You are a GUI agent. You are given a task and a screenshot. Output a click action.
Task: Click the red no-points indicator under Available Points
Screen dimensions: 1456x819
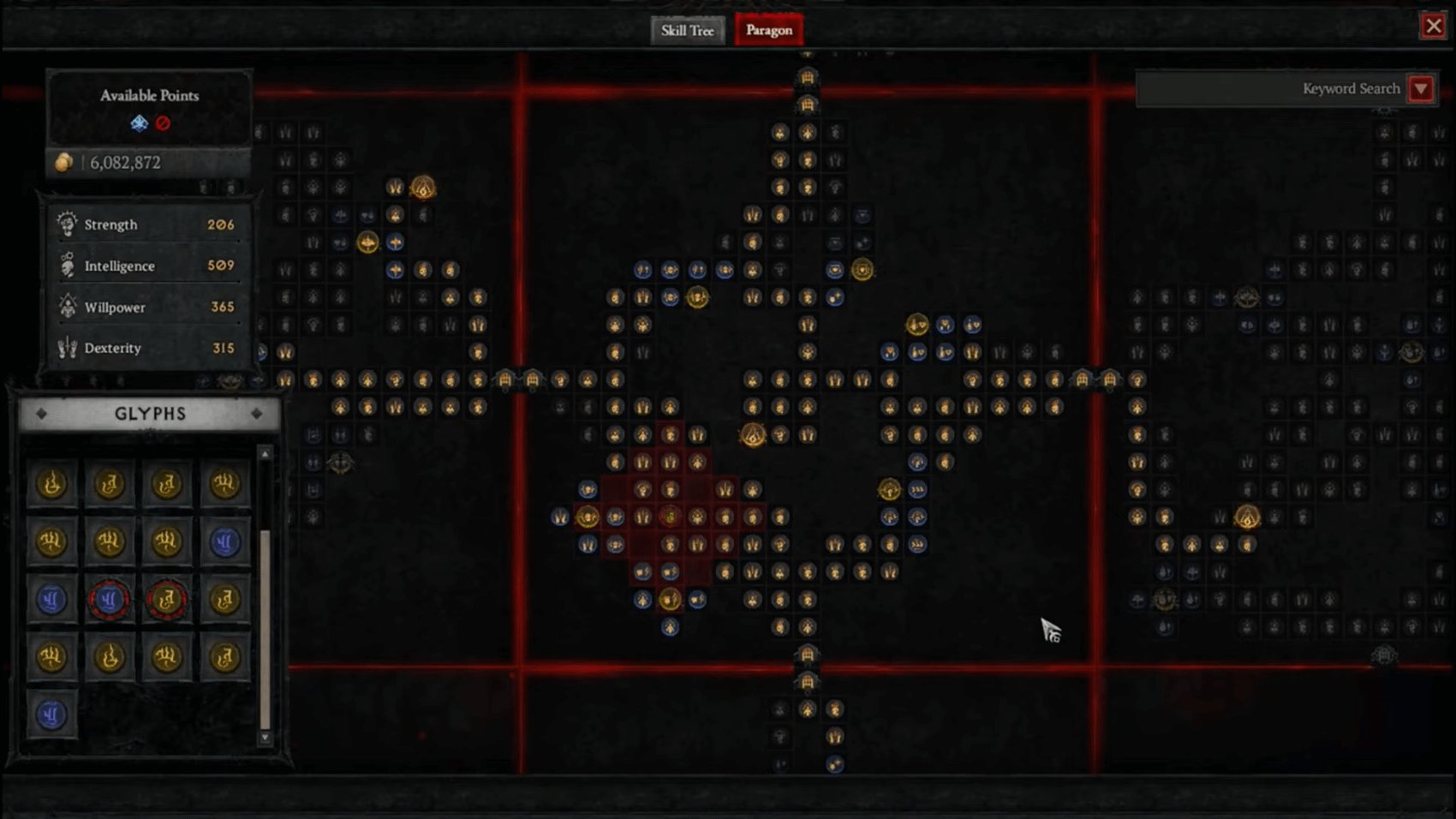[x=163, y=123]
